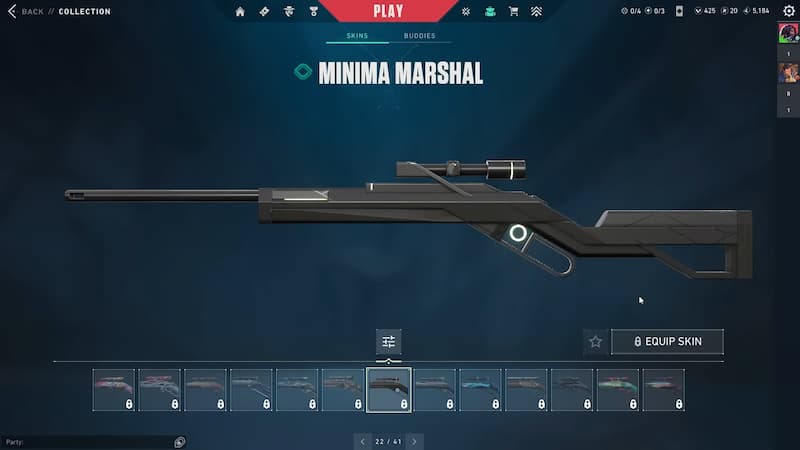
Task: Go to the previous skin page
Action: coord(363,441)
